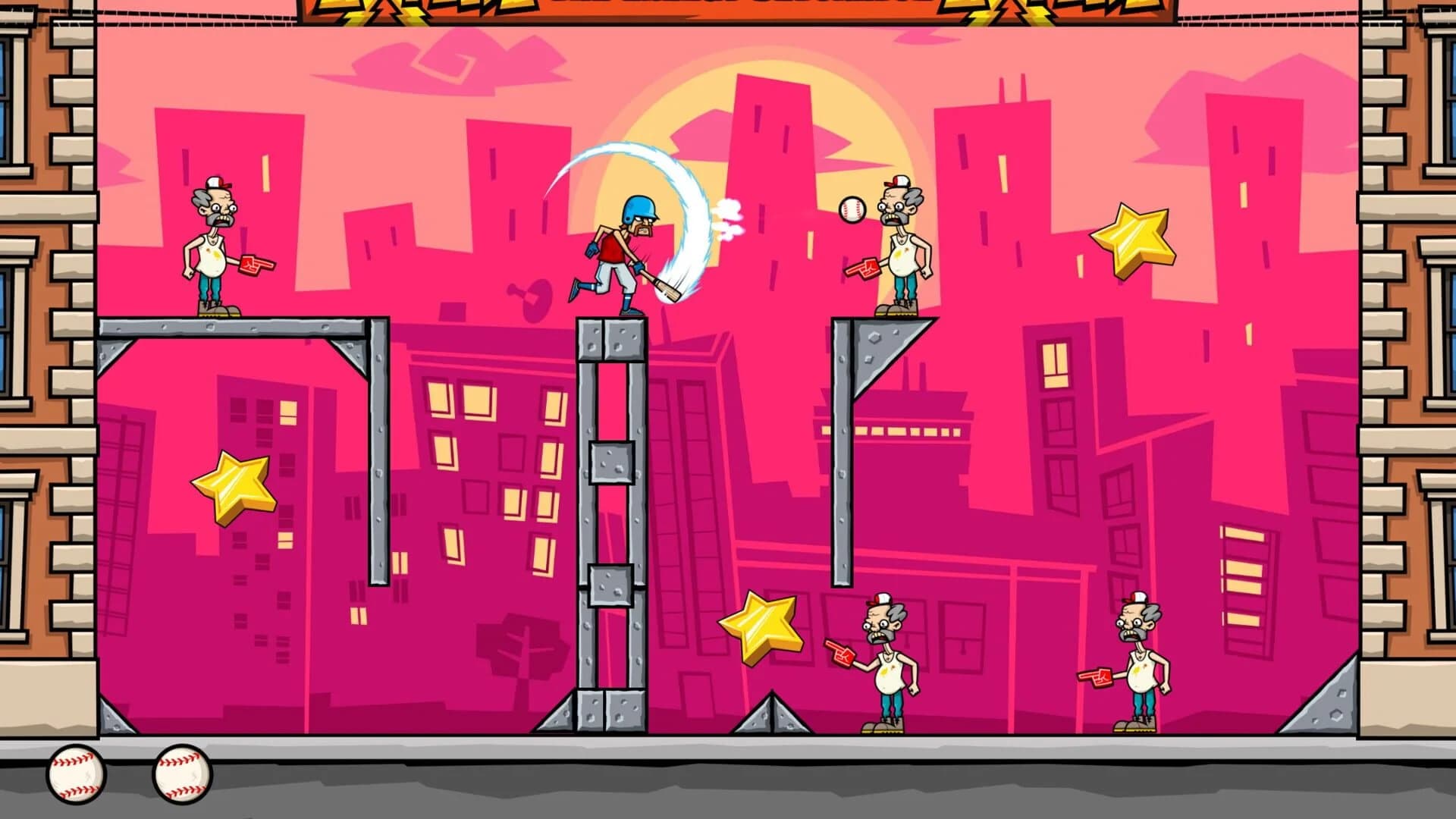Click the satellite dish on the background building
Image resolution: width=1456 pixels, height=819 pixels.
(x=531, y=296)
